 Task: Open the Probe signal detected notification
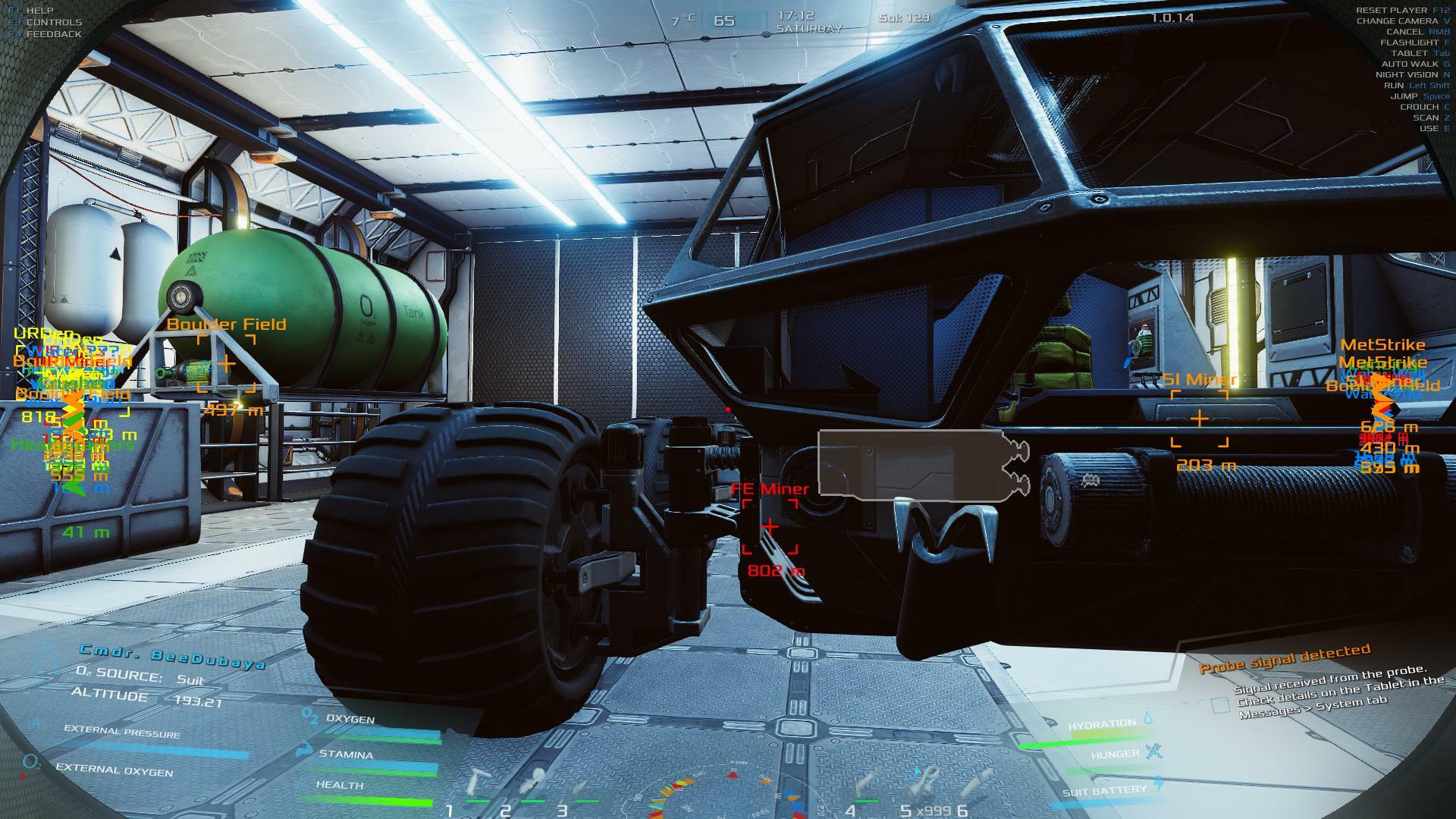1284,658
